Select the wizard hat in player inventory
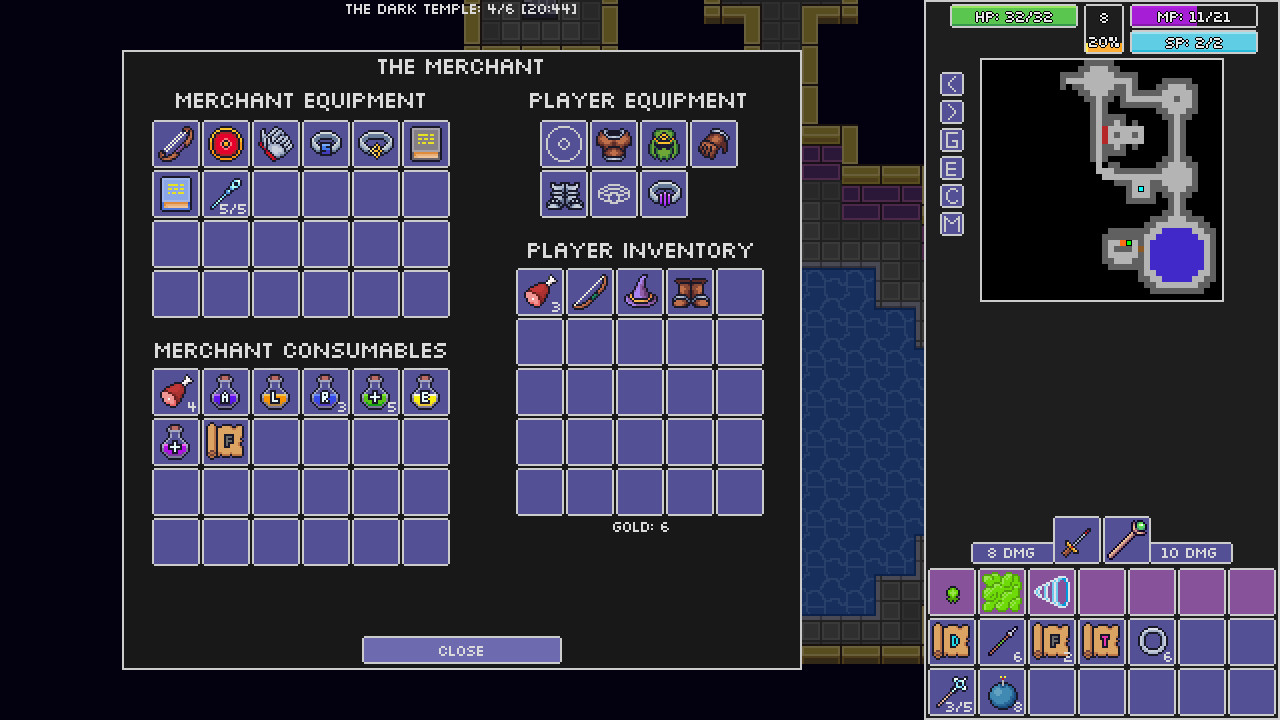Image resolution: width=1280 pixels, height=720 pixels. (x=639, y=292)
